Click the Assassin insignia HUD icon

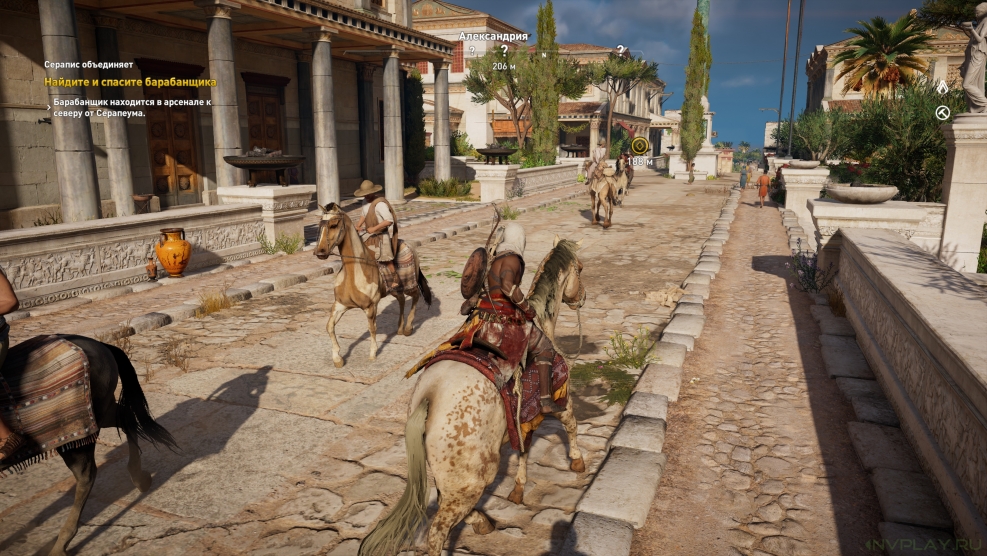tap(942, 88)
